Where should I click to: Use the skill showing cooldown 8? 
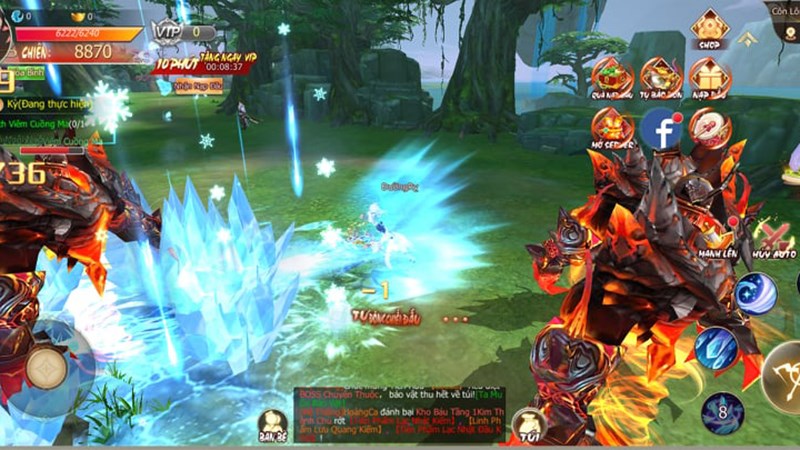tap(722, 412)
